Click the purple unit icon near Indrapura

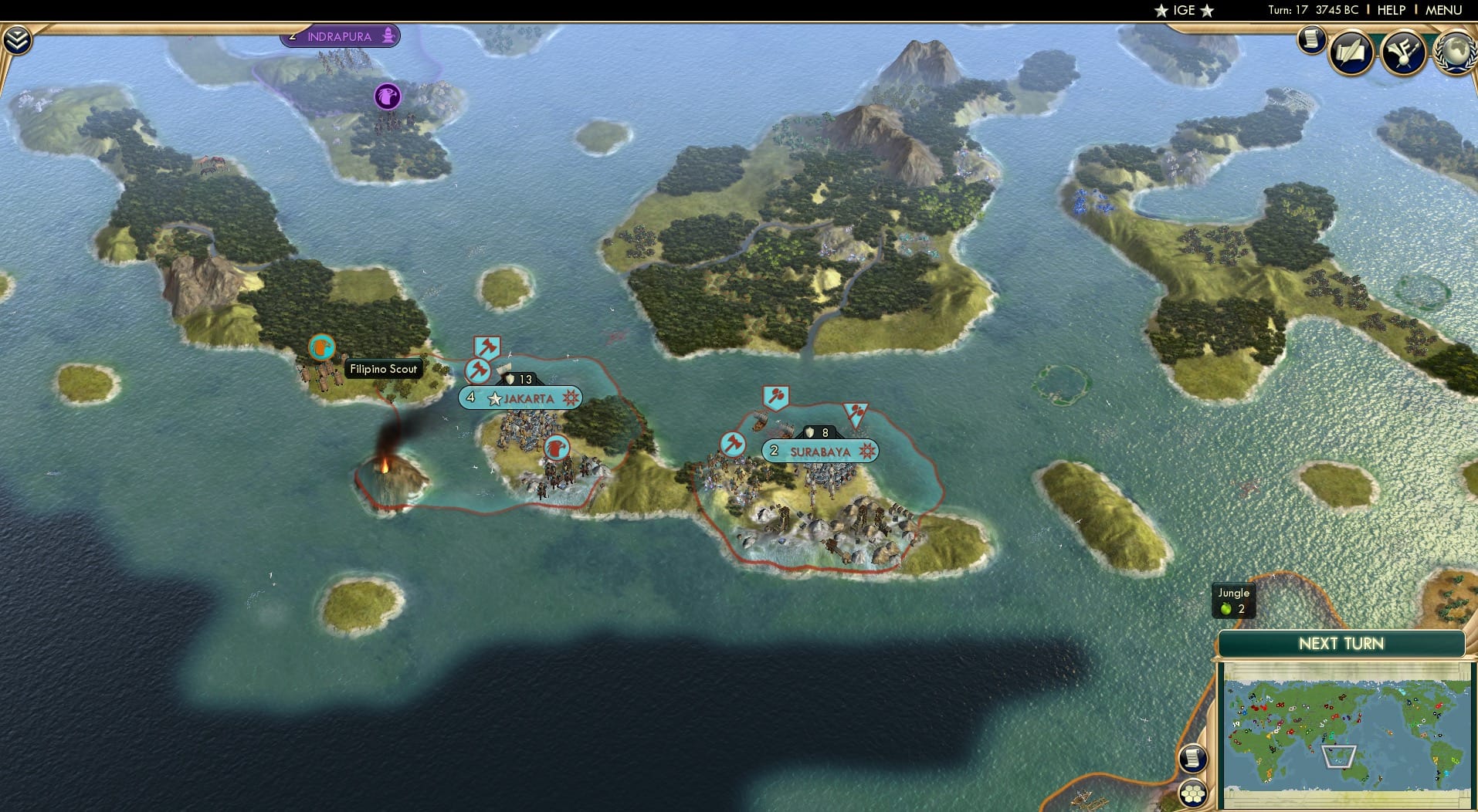(x=386, y=96)
